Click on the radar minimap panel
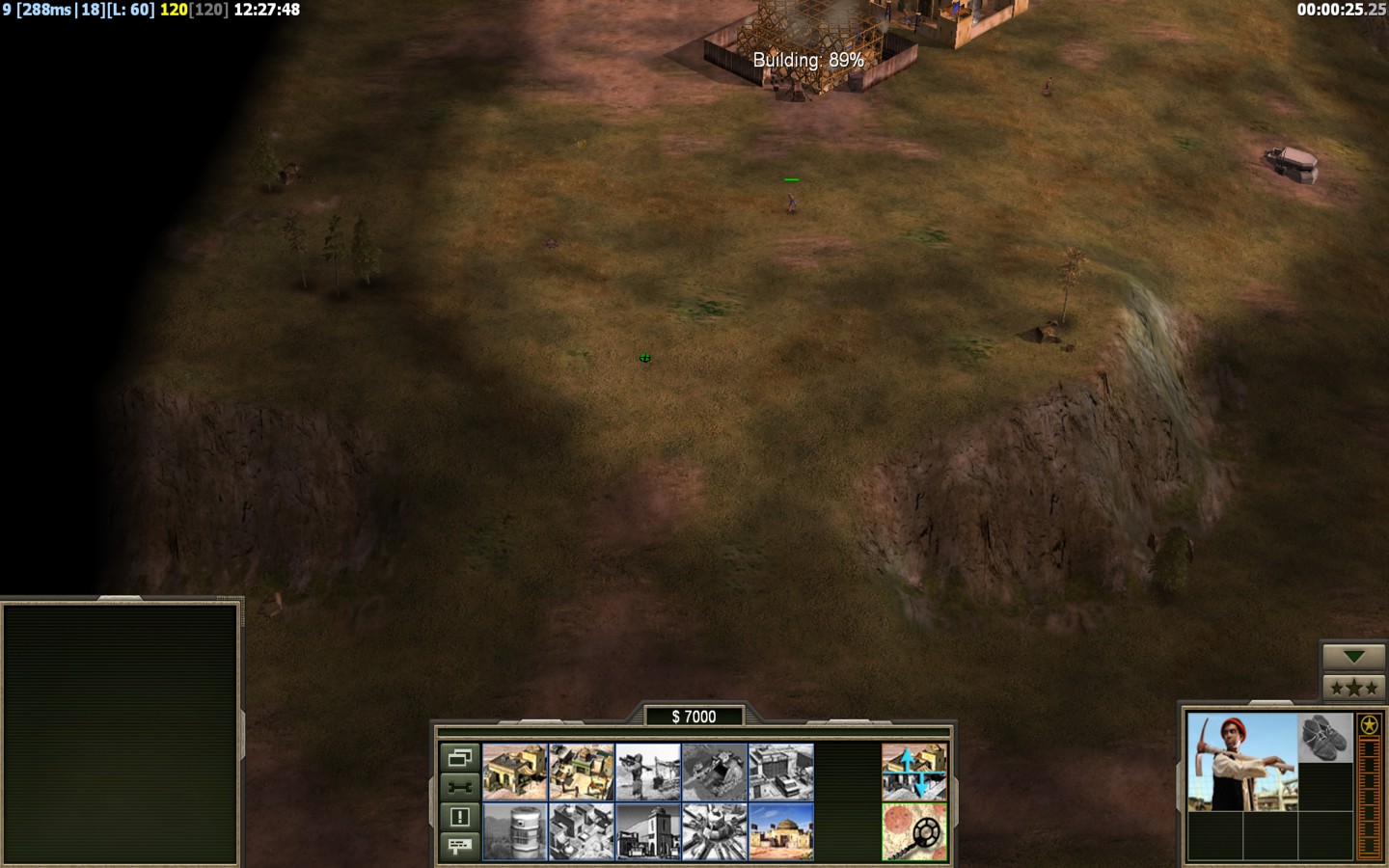This screenshot has height=868, width=1389. [x=121, y=733]
